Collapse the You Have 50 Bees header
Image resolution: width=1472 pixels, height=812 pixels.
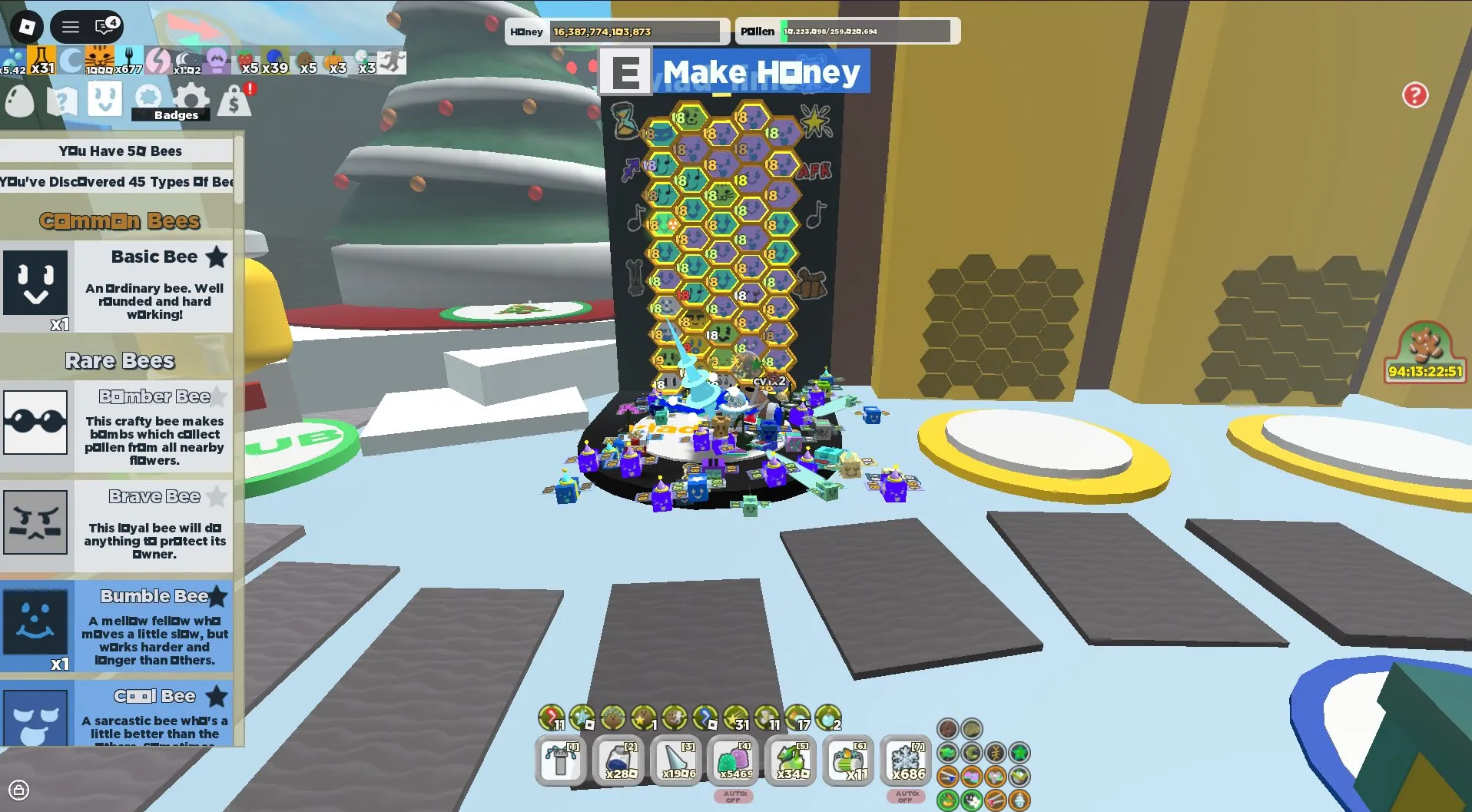[119, 151]
